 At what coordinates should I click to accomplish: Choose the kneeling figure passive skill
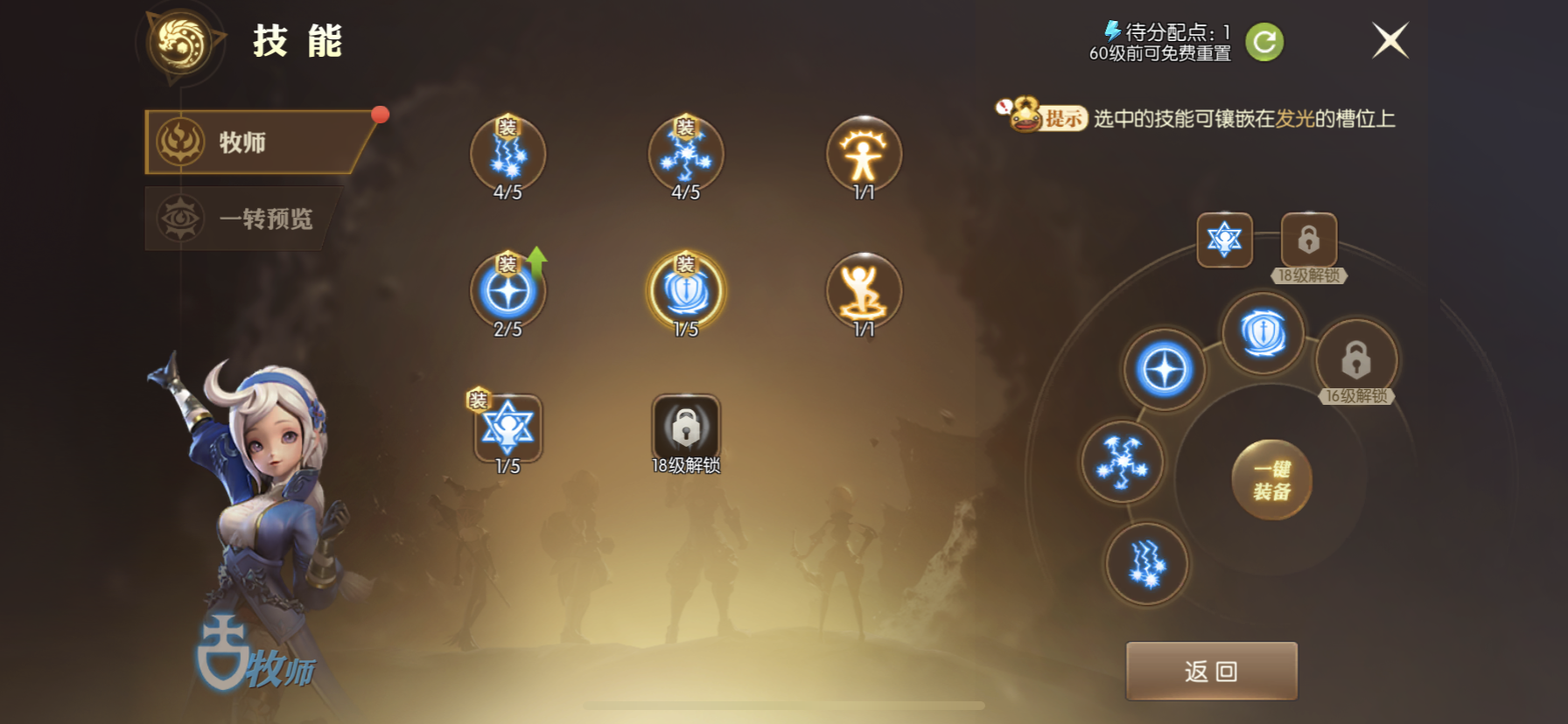864,292
